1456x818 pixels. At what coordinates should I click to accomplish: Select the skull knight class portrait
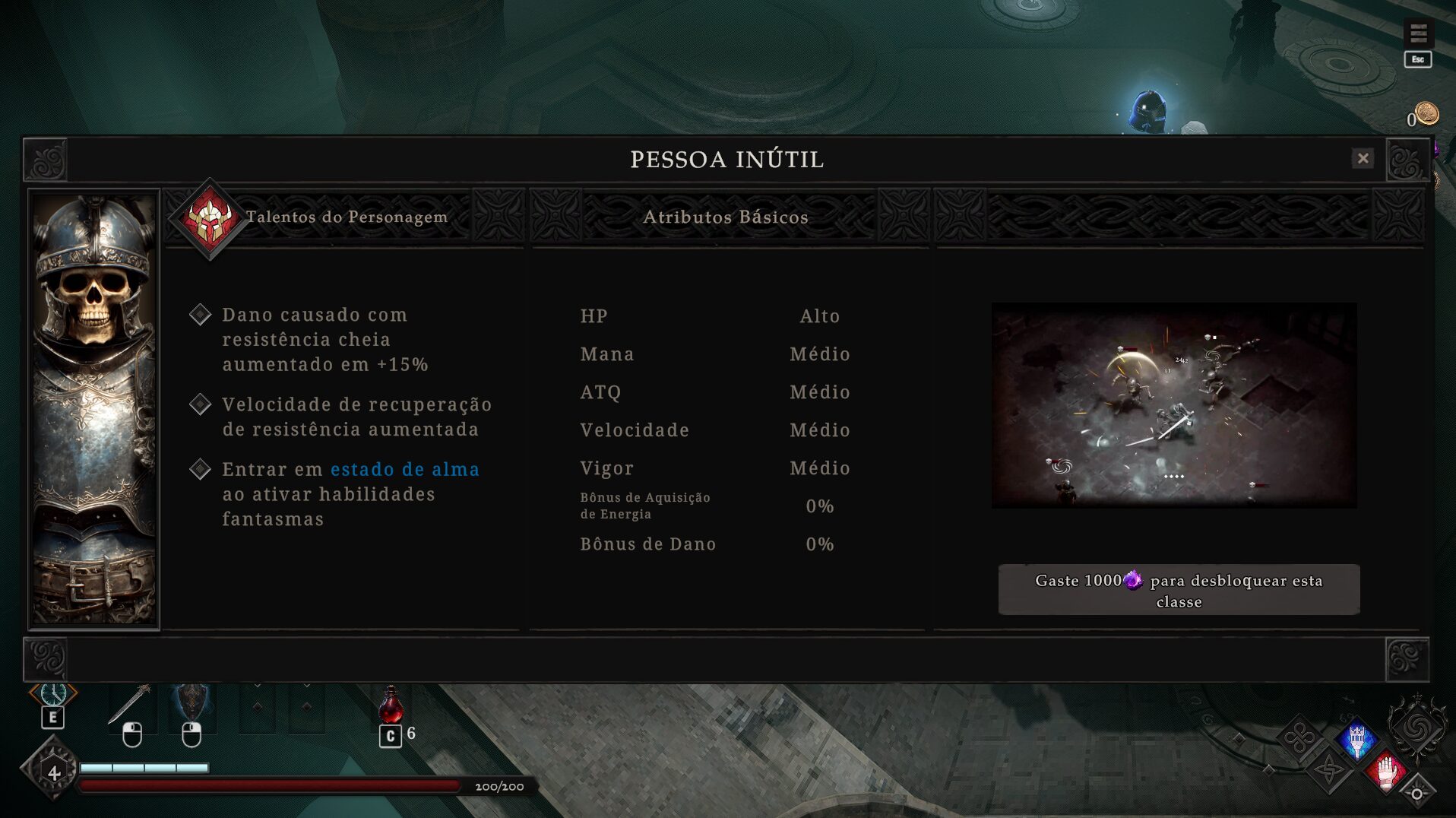94,409
